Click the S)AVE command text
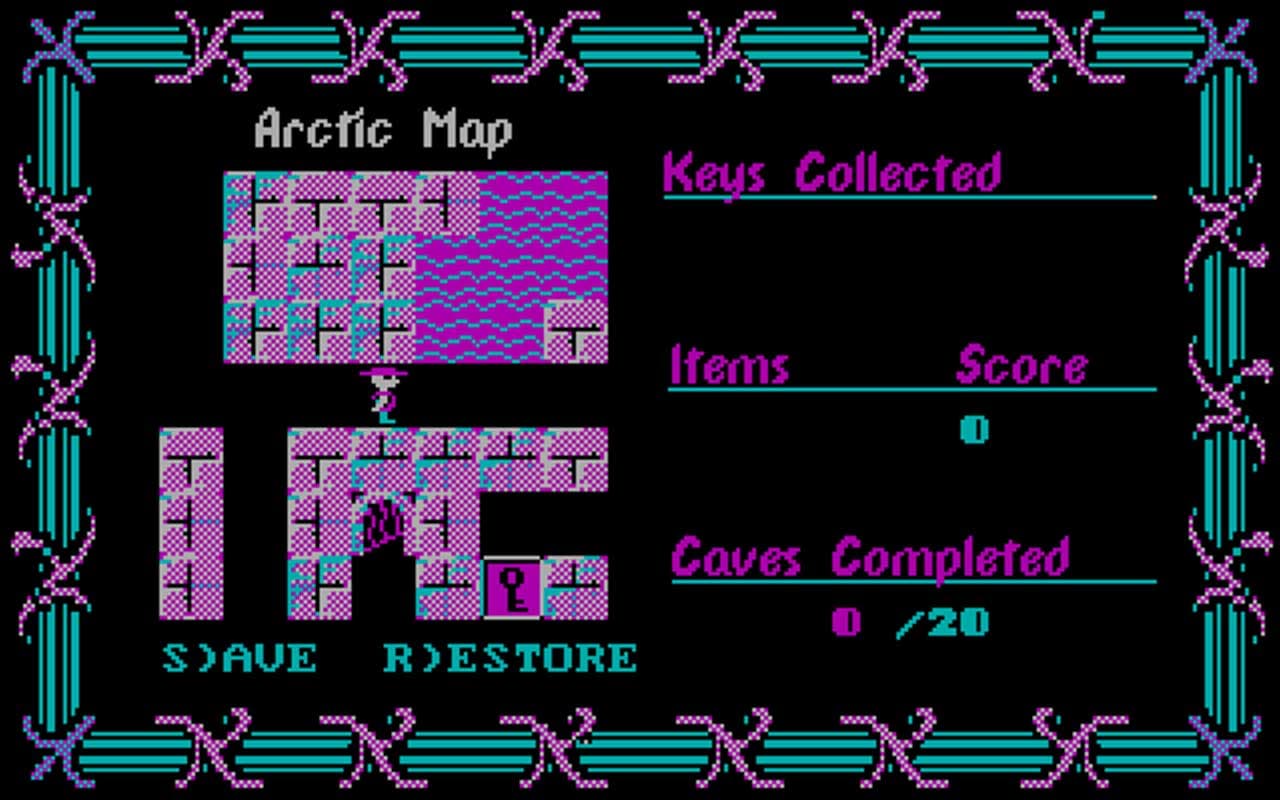This screenshot has height=800, width=1280. [240, 658]
